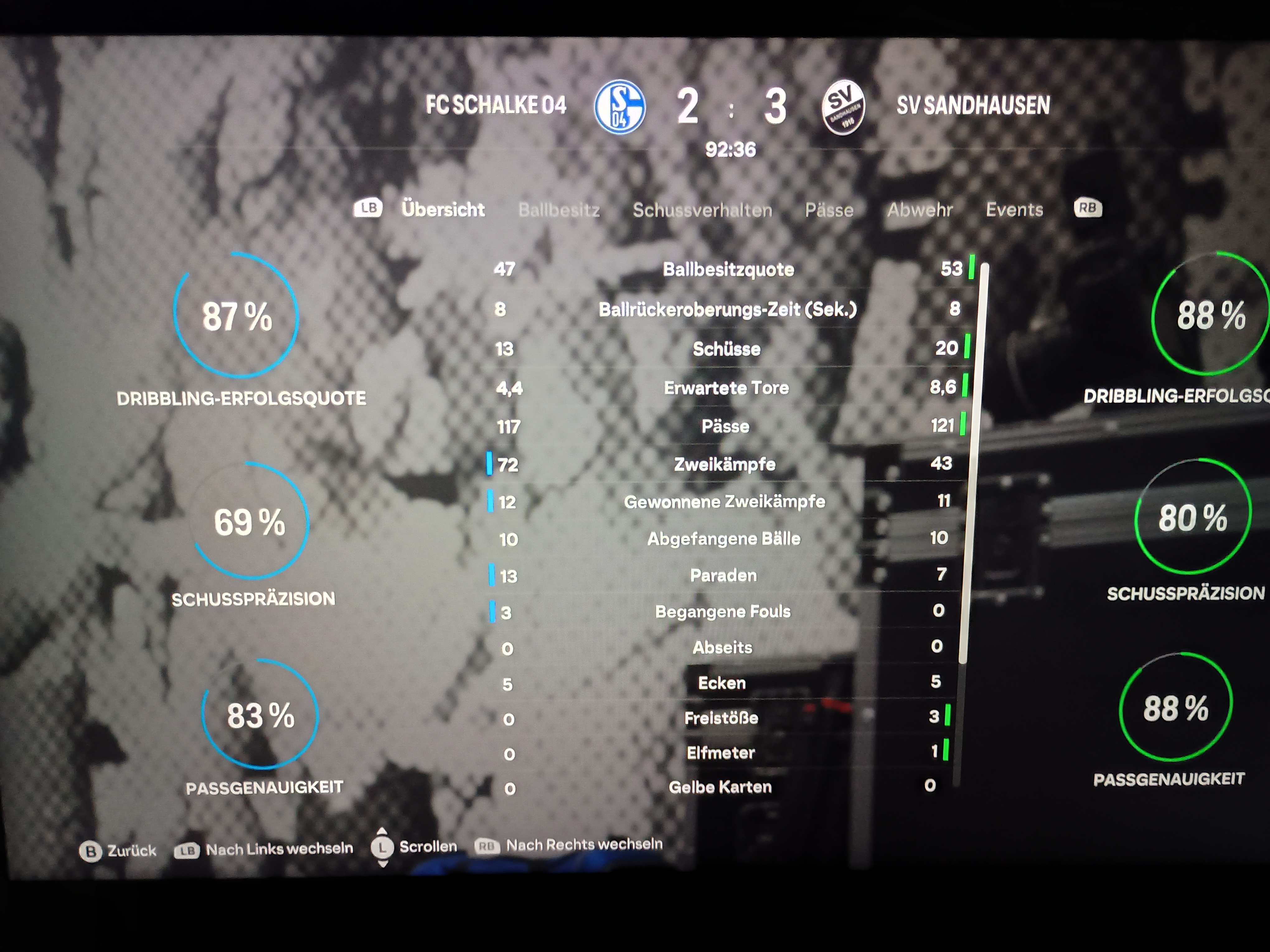Switch to the Übersicht tab
This screenshot has width=1270, height=952.
point(443,209)
